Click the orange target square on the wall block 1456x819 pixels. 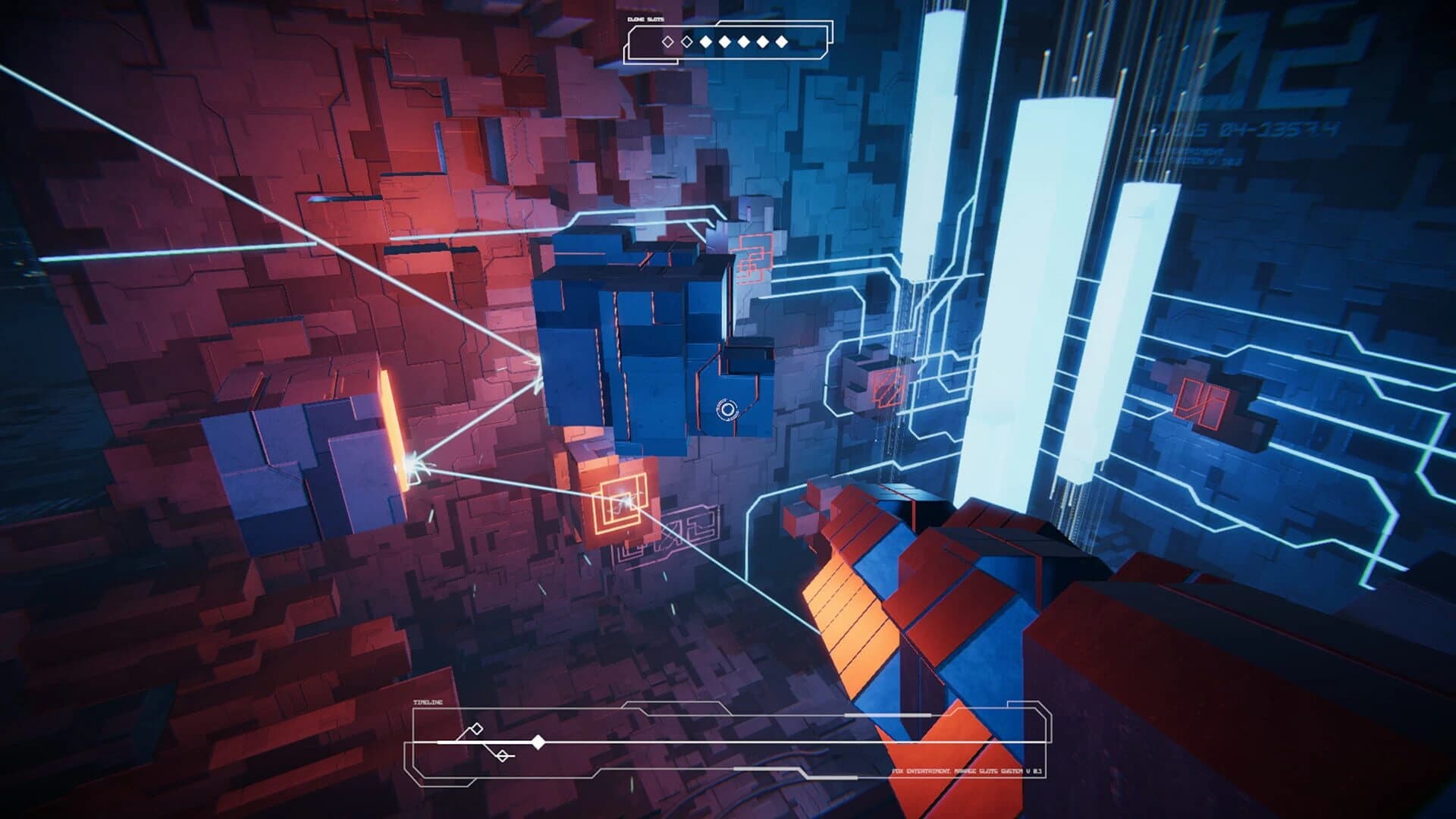tap(620, 503)
